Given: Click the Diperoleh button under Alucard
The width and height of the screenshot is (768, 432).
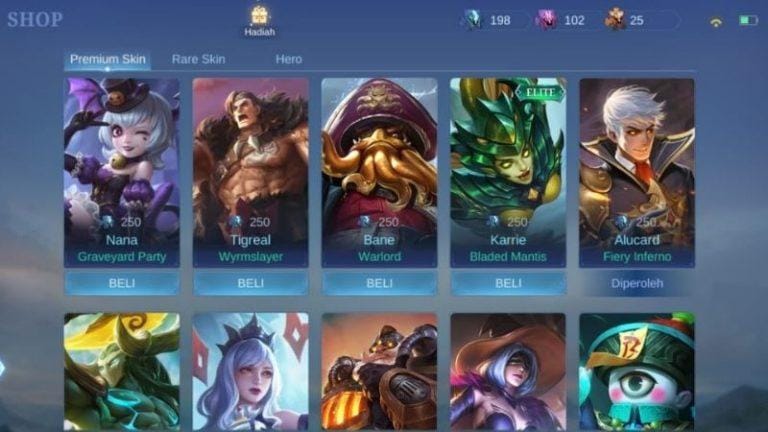Looking at the screenshot, I should tap(637, 283).
